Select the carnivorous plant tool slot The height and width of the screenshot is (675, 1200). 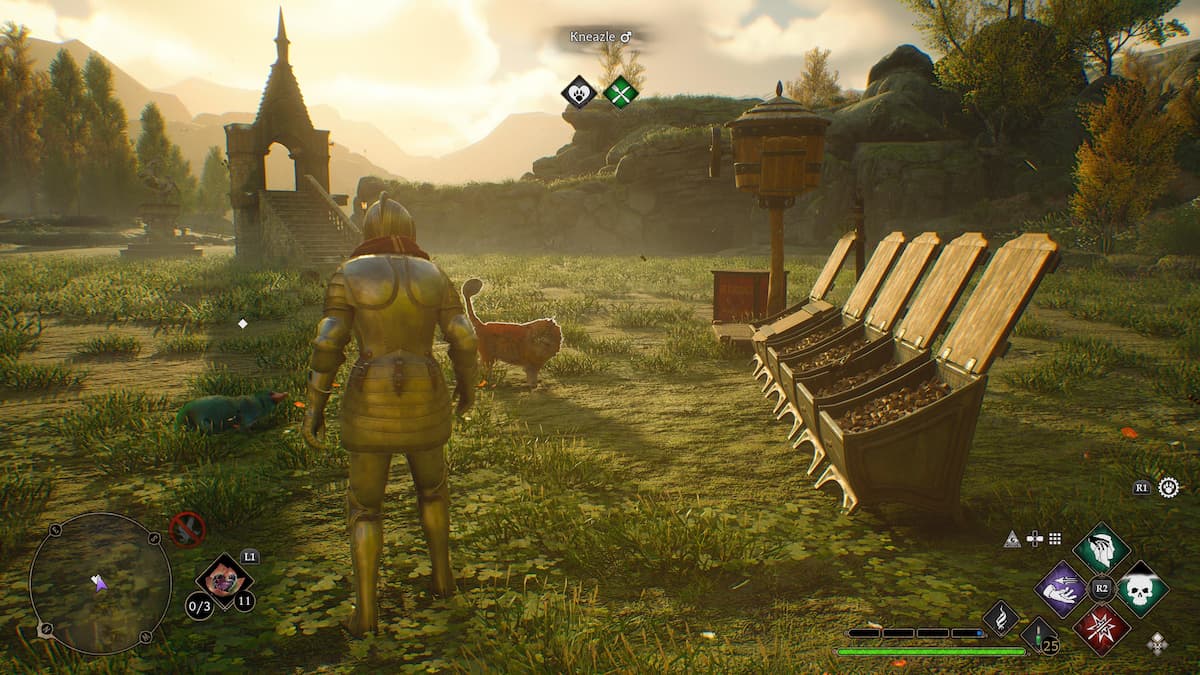pyautogui.click(x=224, y=581)
